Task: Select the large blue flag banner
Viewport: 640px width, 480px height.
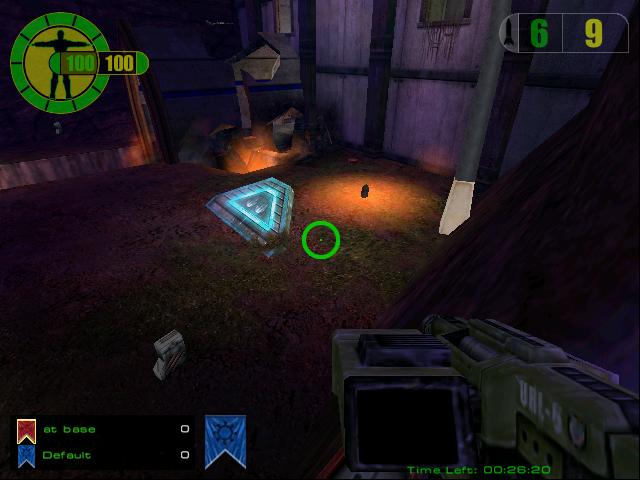Action: pos(225,440)
